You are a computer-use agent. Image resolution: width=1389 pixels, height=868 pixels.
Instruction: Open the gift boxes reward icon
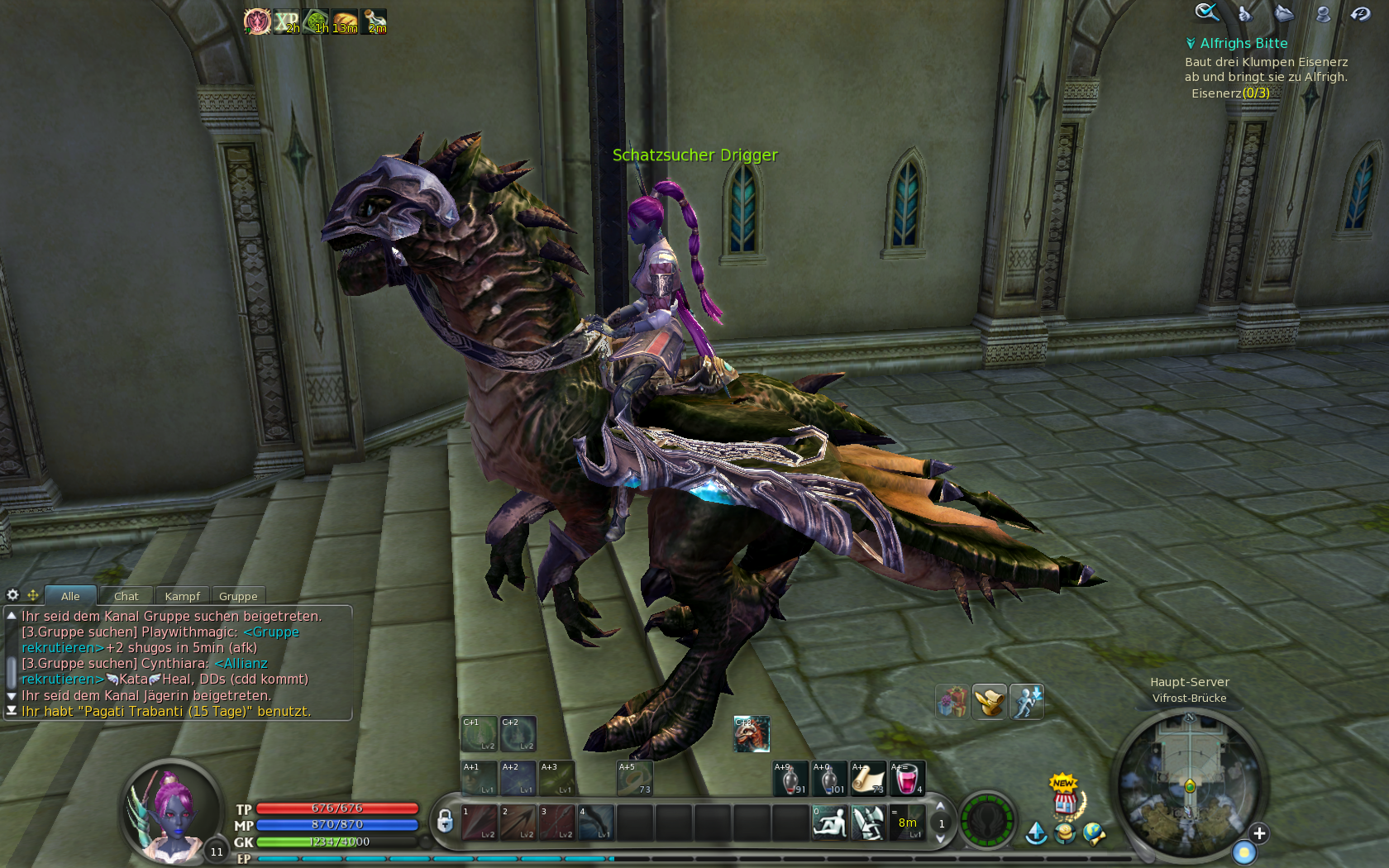click(x=952, y=702)
